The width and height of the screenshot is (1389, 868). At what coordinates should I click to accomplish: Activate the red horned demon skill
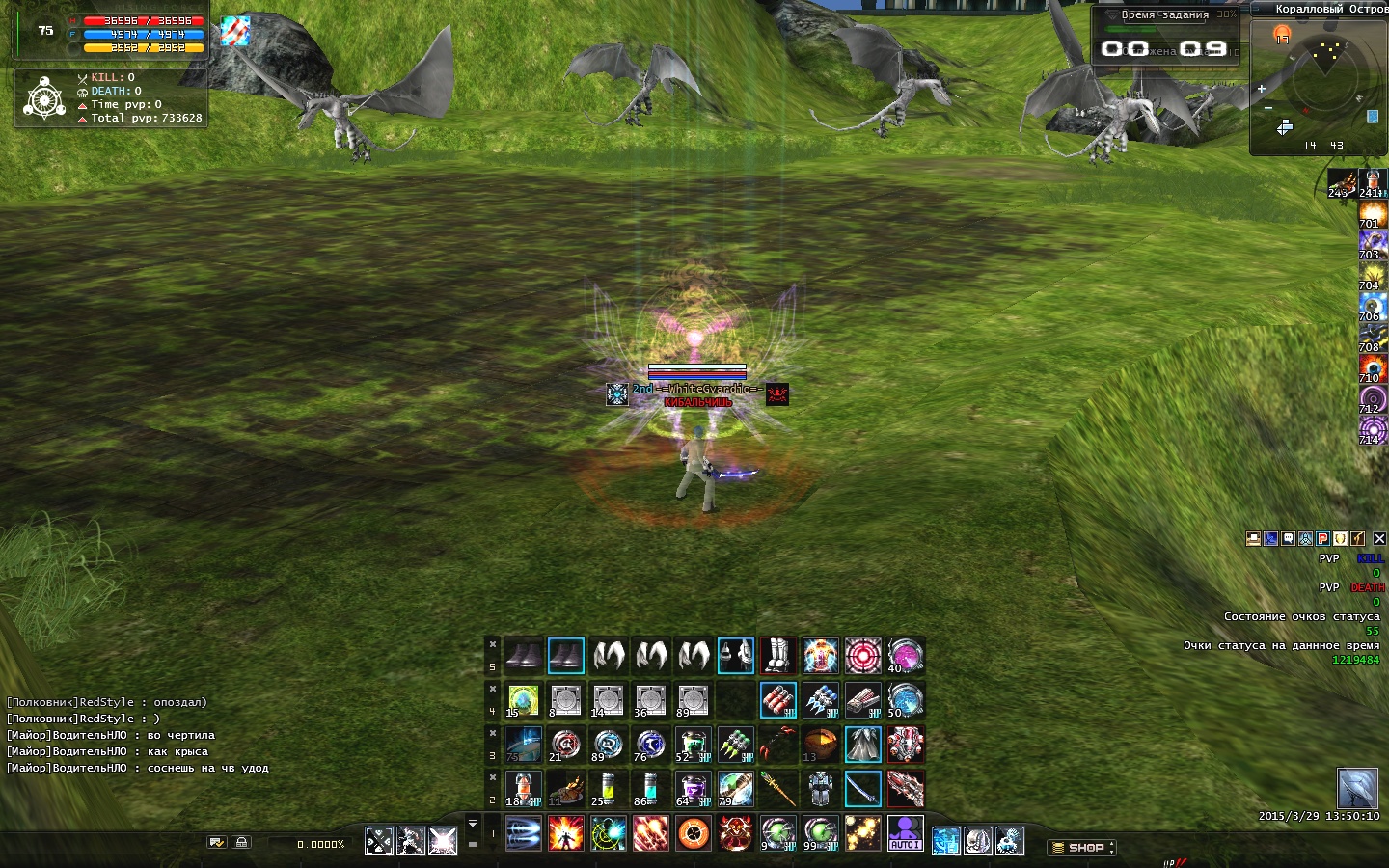pos(735,833)
